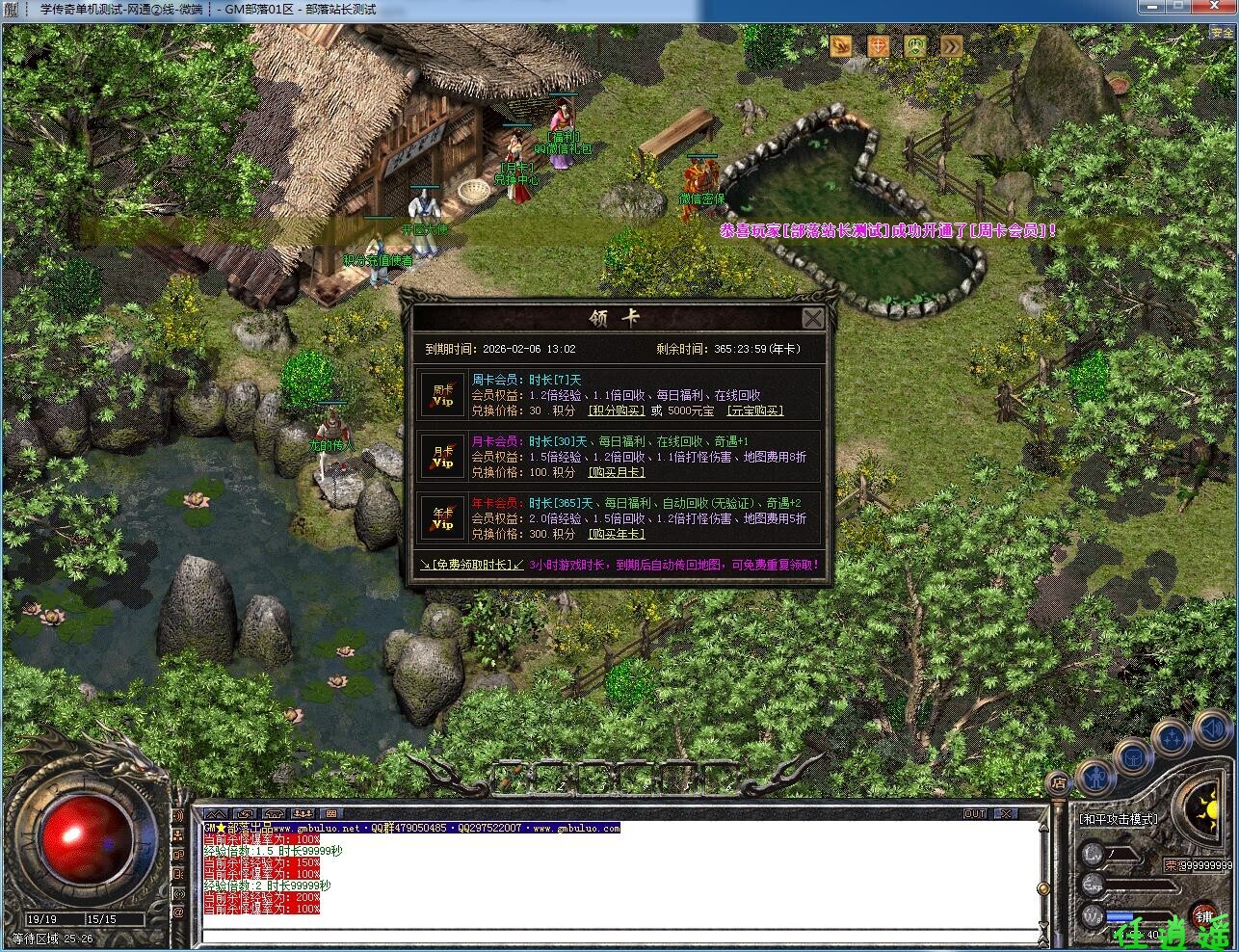Click the red 铺 stall button
Image resolution: width=1239 pixels, height=952 pixels.
(1204, 916)
